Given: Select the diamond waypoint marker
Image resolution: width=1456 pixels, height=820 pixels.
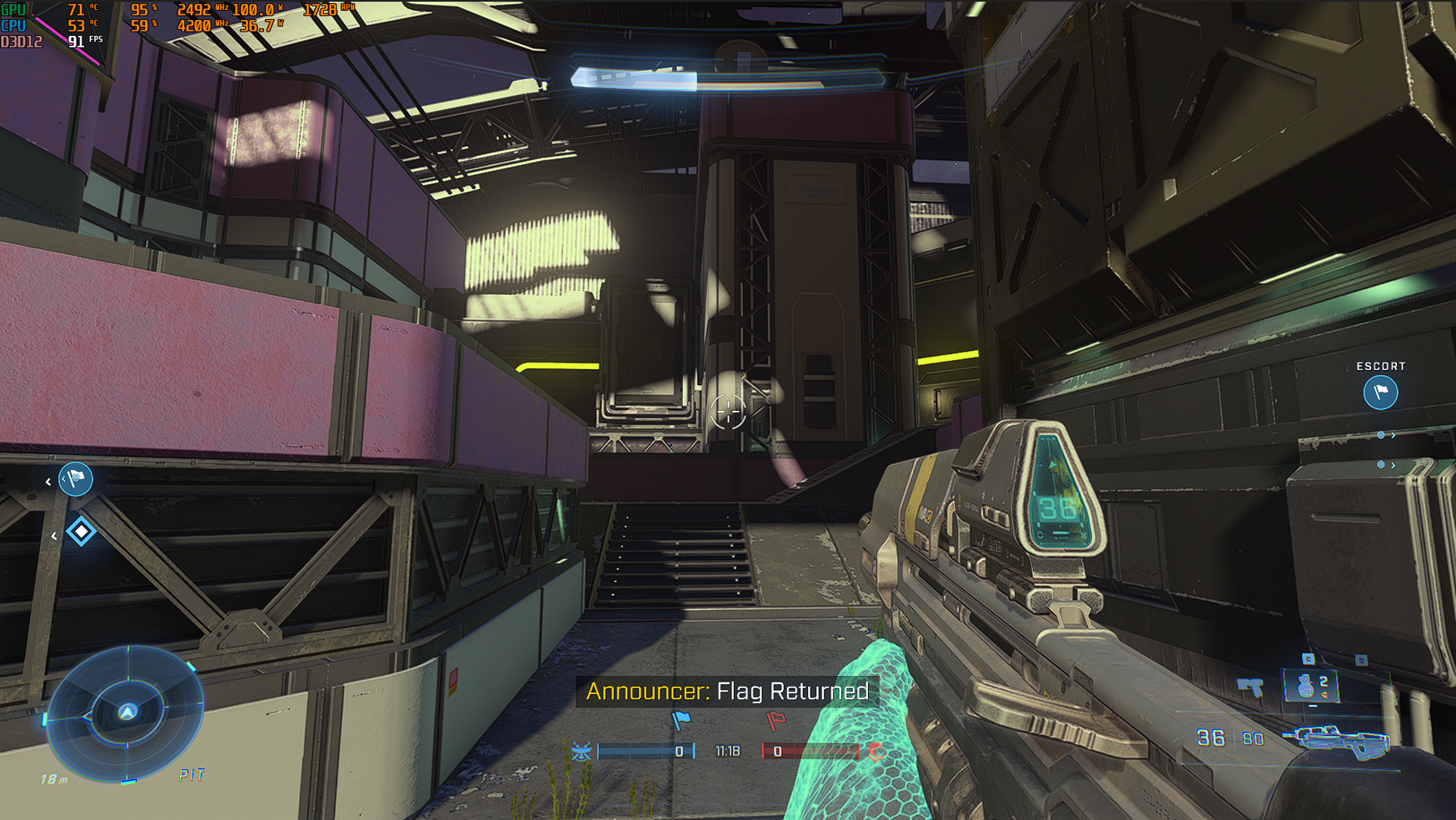Looking at the screenshot, I should coord(81,531).
